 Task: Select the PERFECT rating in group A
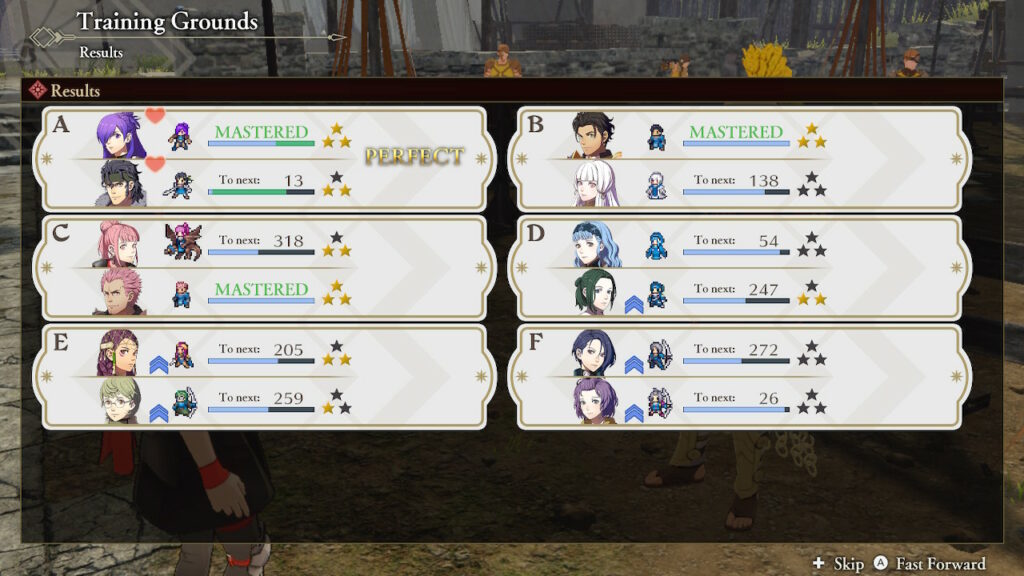414,157
